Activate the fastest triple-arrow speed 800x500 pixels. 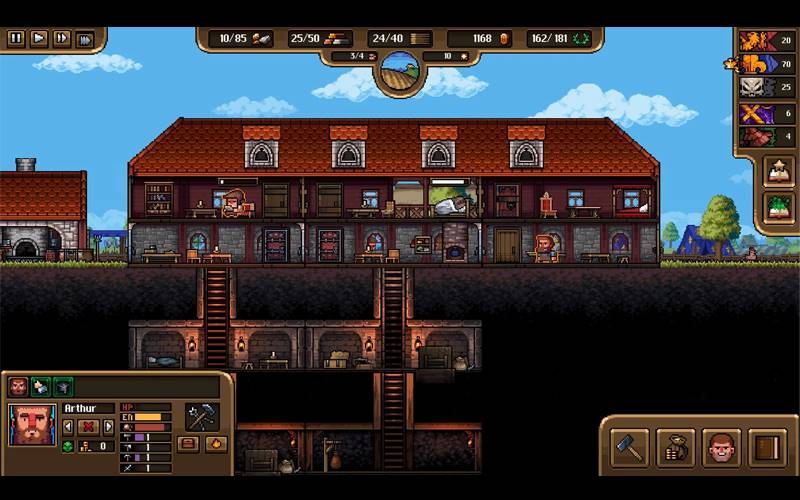86,39
